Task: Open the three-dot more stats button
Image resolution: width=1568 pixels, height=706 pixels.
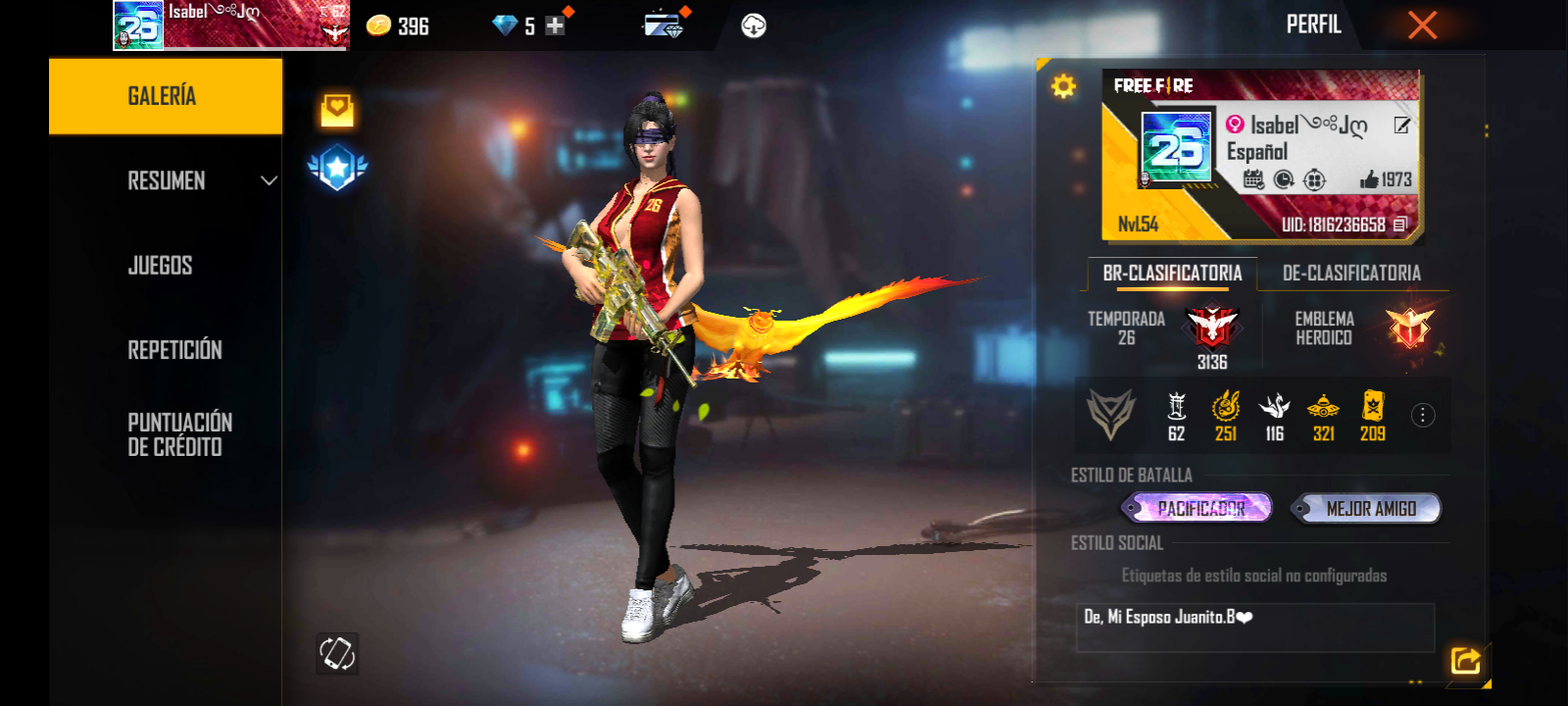Action: [x=1423, y=416]
